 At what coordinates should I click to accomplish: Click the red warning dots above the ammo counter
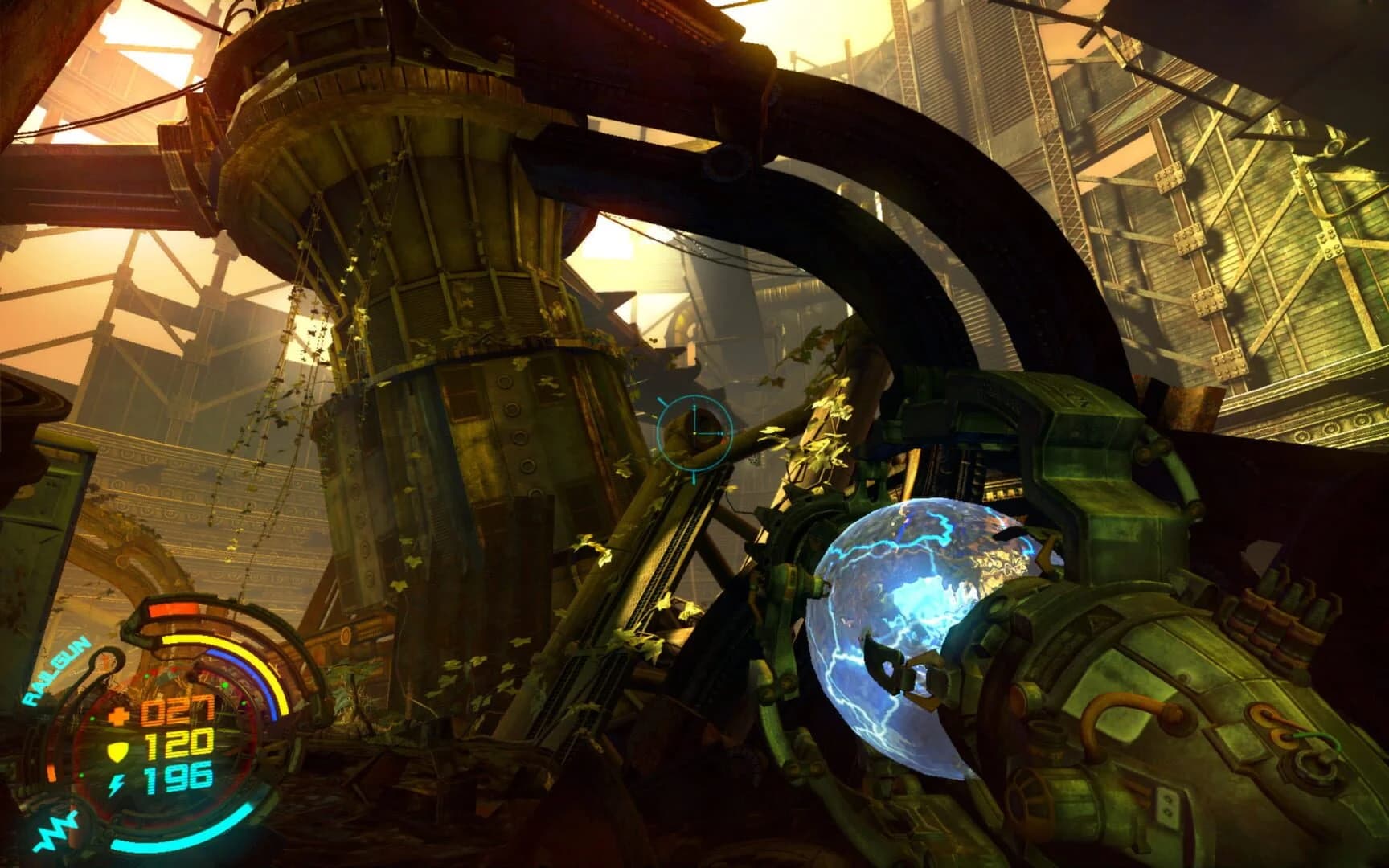[x=163, y=671]
